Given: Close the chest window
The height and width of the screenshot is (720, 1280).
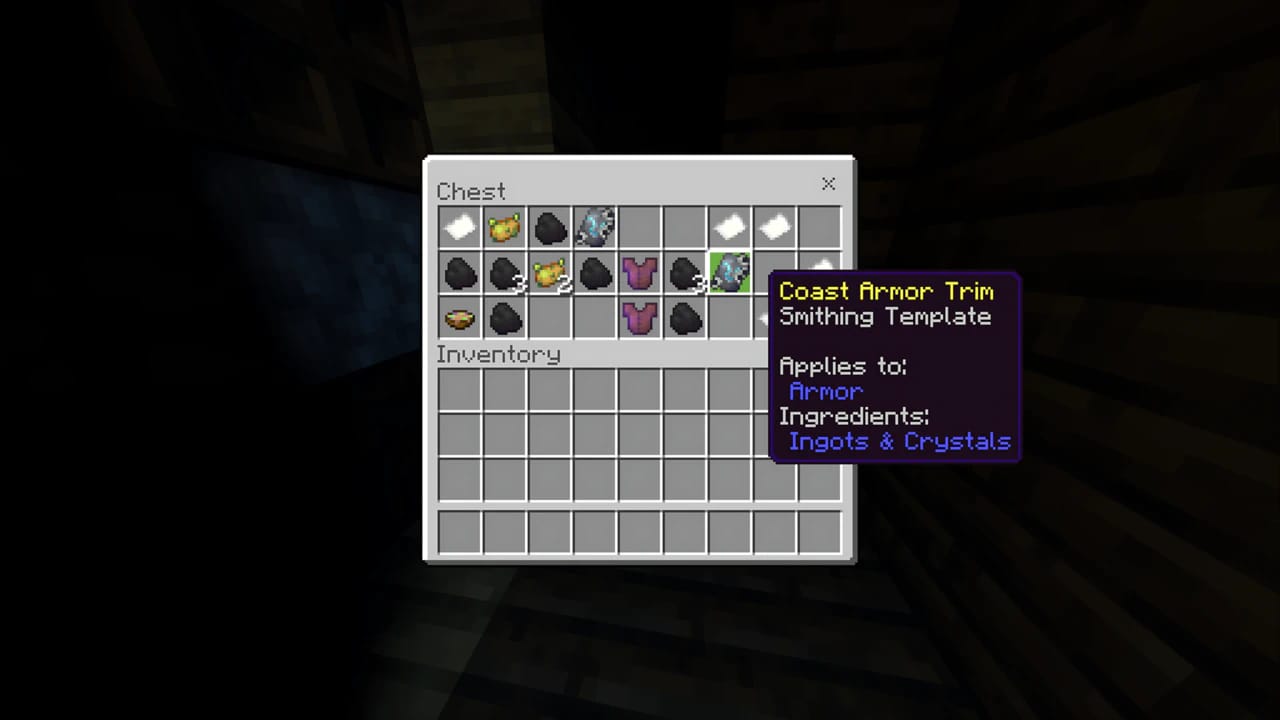Looking at the screenshot, I should point(828,184).
